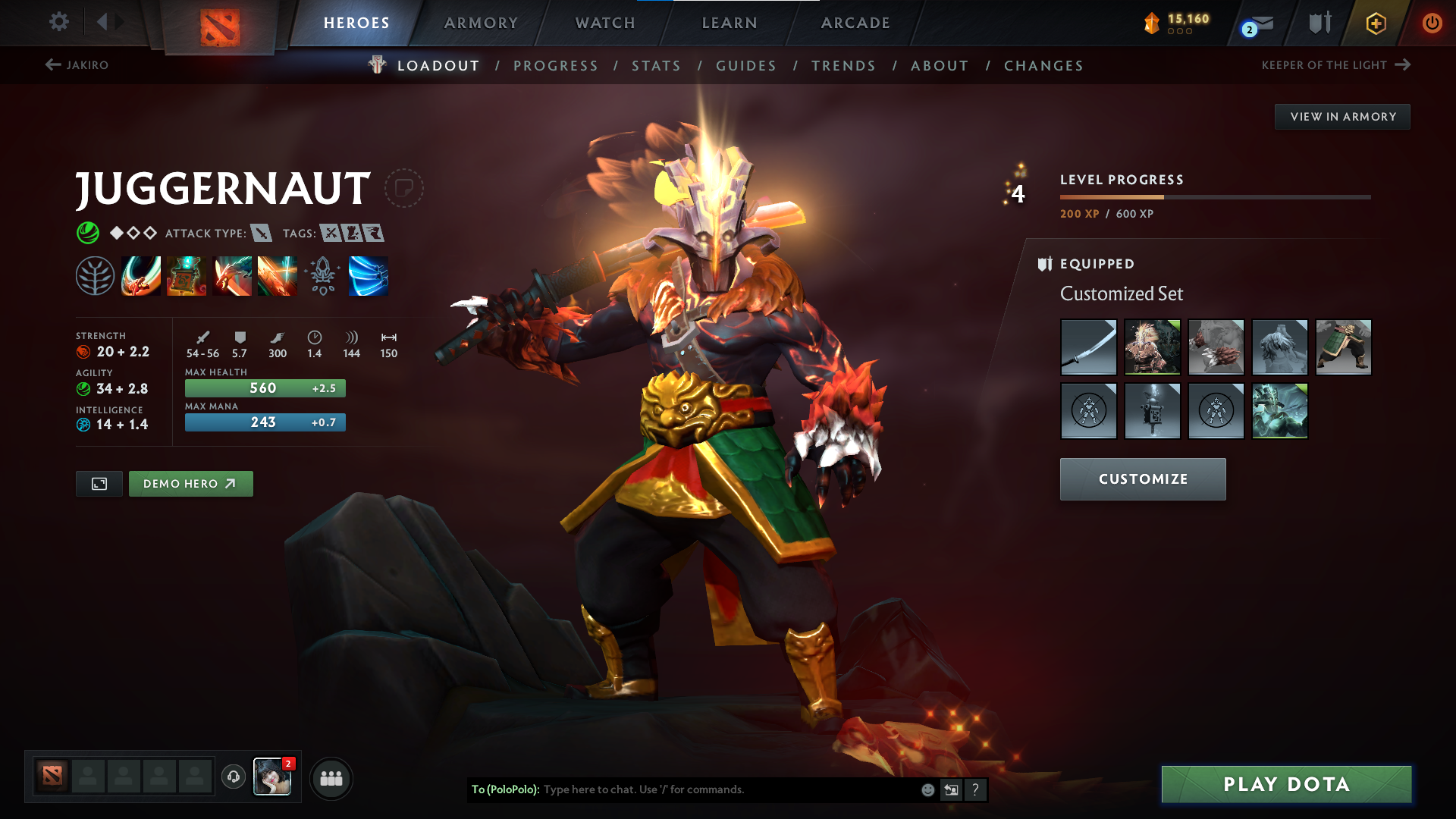The width and height of the screenshot is (1456, 819).
Task: Select the Blade Dance ability icon
Action: 232,276
